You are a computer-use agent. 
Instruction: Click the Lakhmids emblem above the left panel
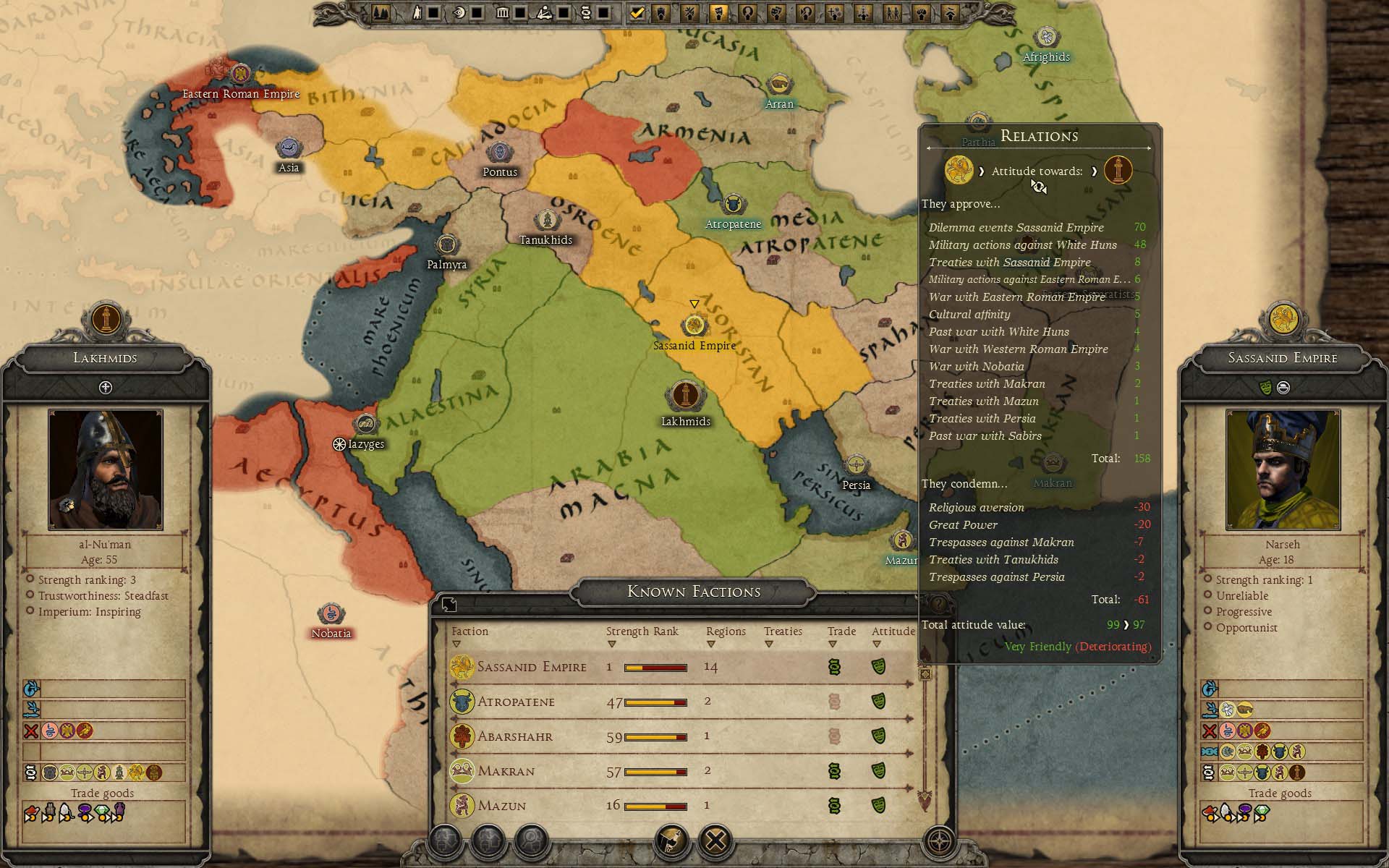[106, 319]
